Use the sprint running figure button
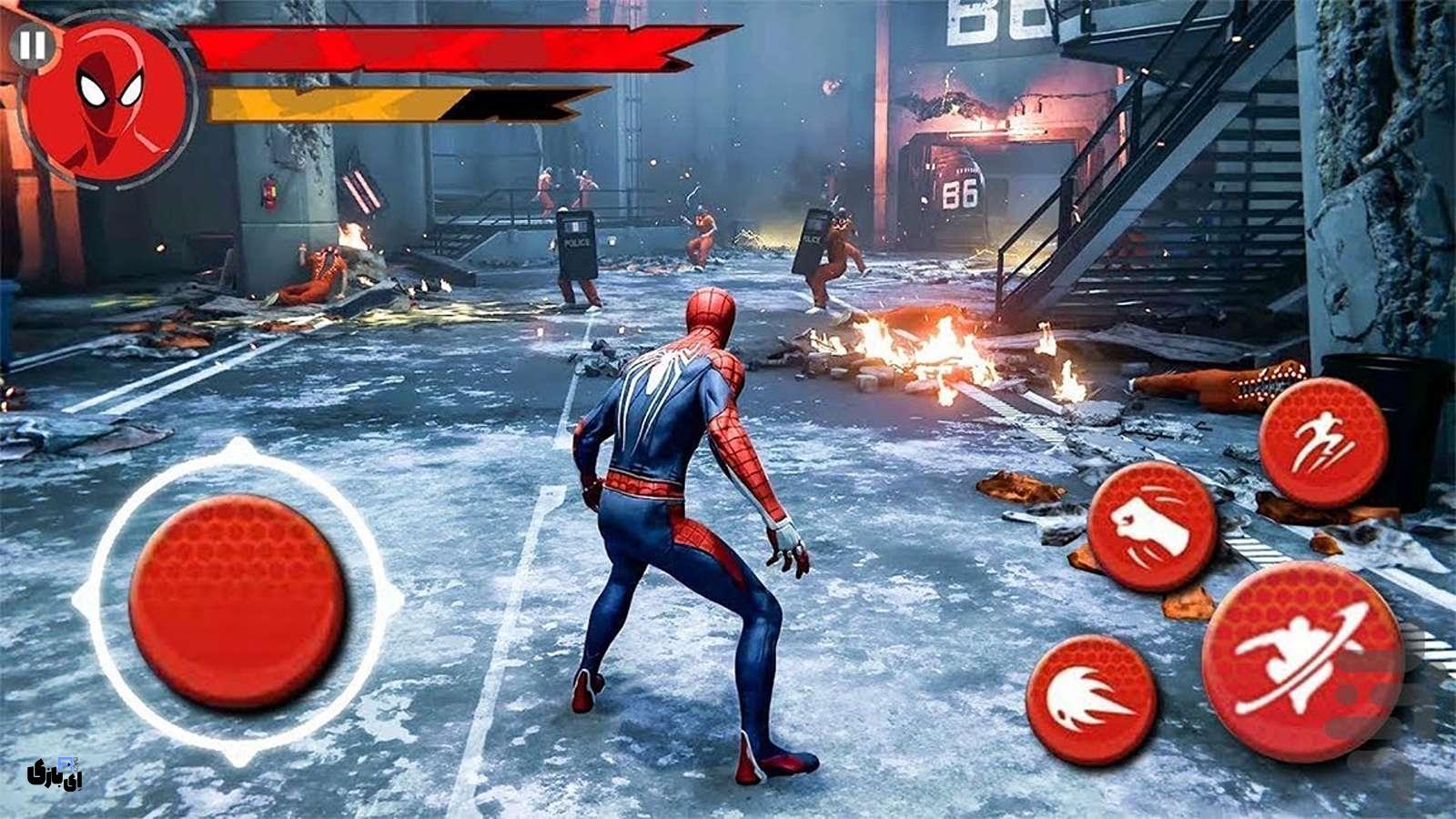This screenshot has height=819, width=1456. click(x=1323, y=442)
